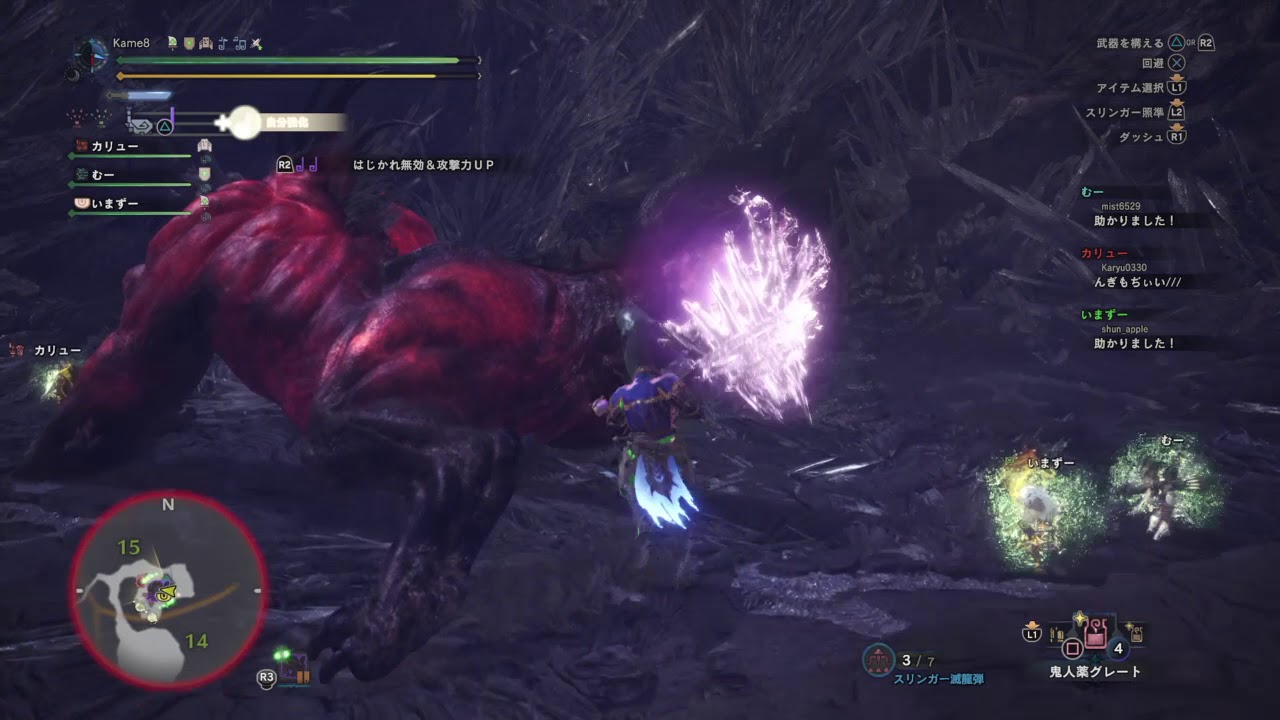
Task: Select the 鬼人薬グレート item flask icon
Action: coord(1095,633)
